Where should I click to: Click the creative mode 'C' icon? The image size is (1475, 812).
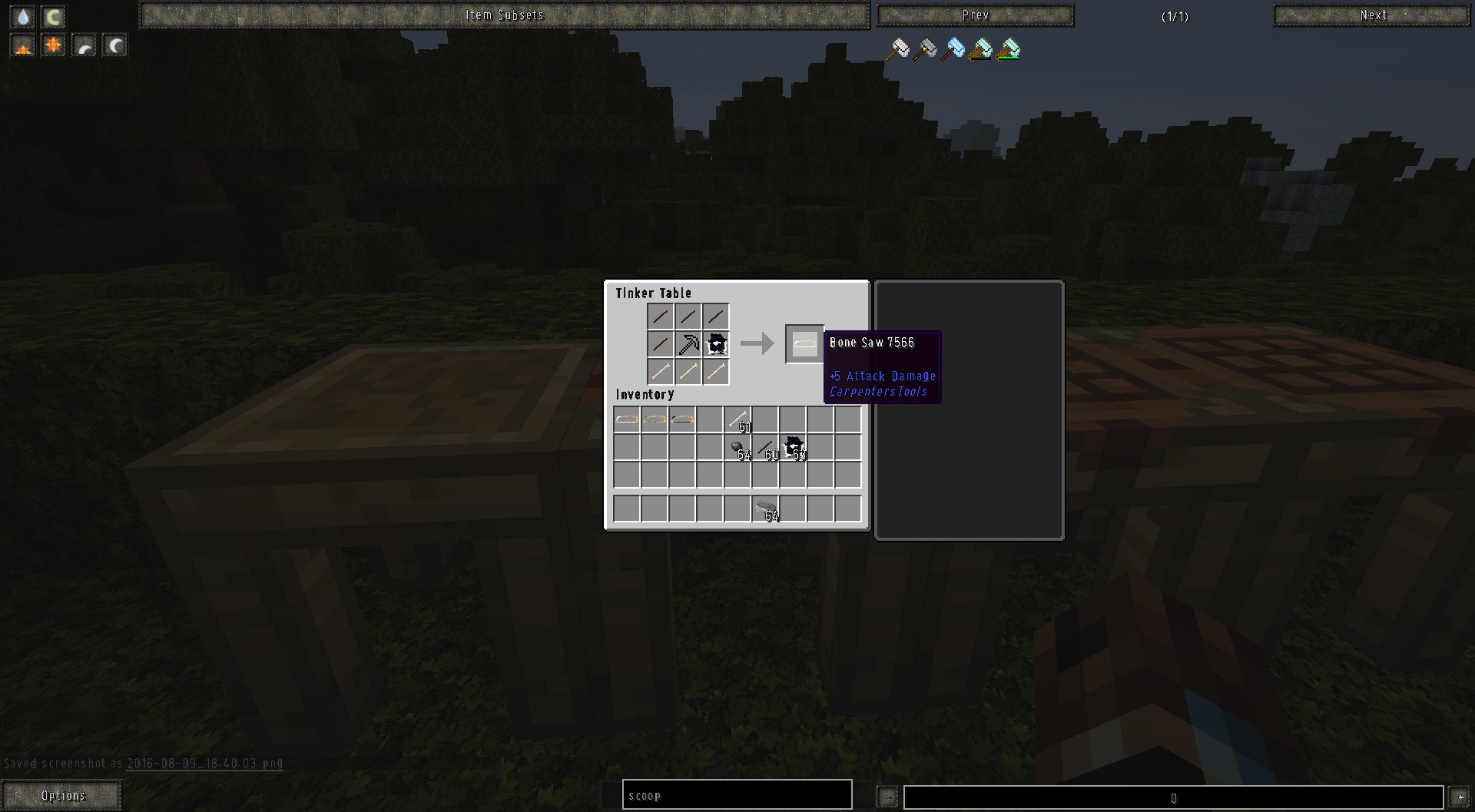click(52, 17)
